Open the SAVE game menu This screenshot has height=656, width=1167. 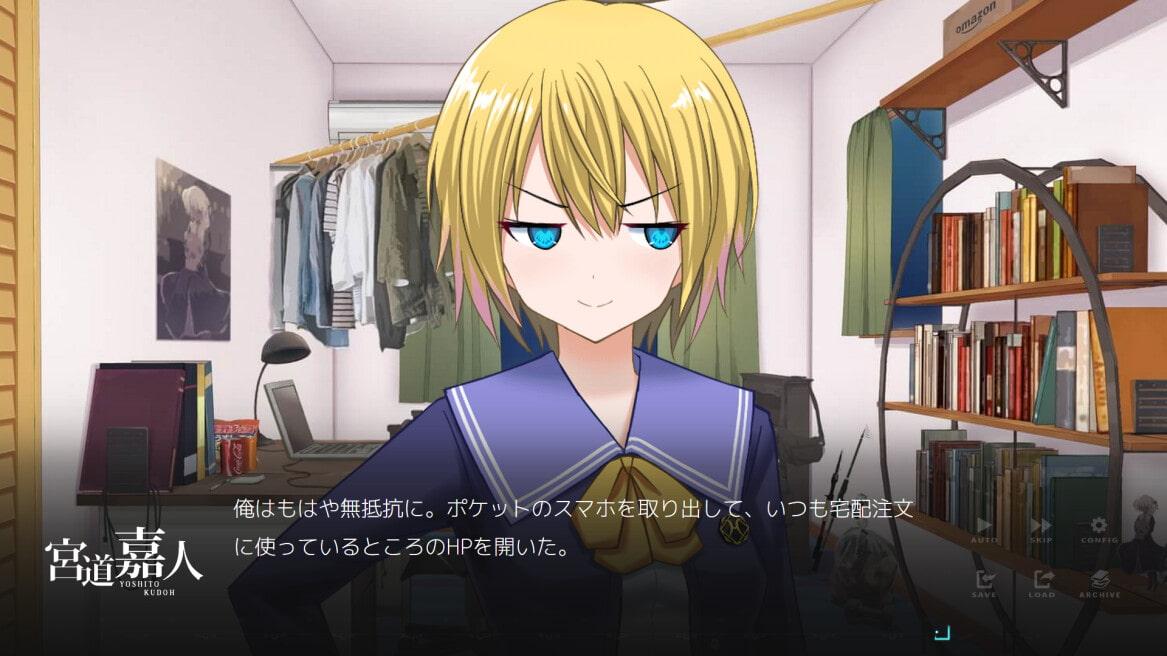[x=984, y=583]
